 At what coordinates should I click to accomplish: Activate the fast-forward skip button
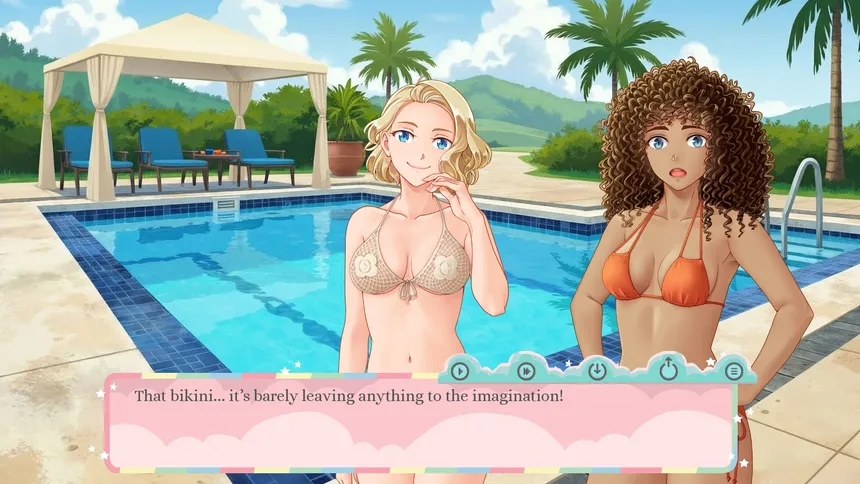point(526,371)
